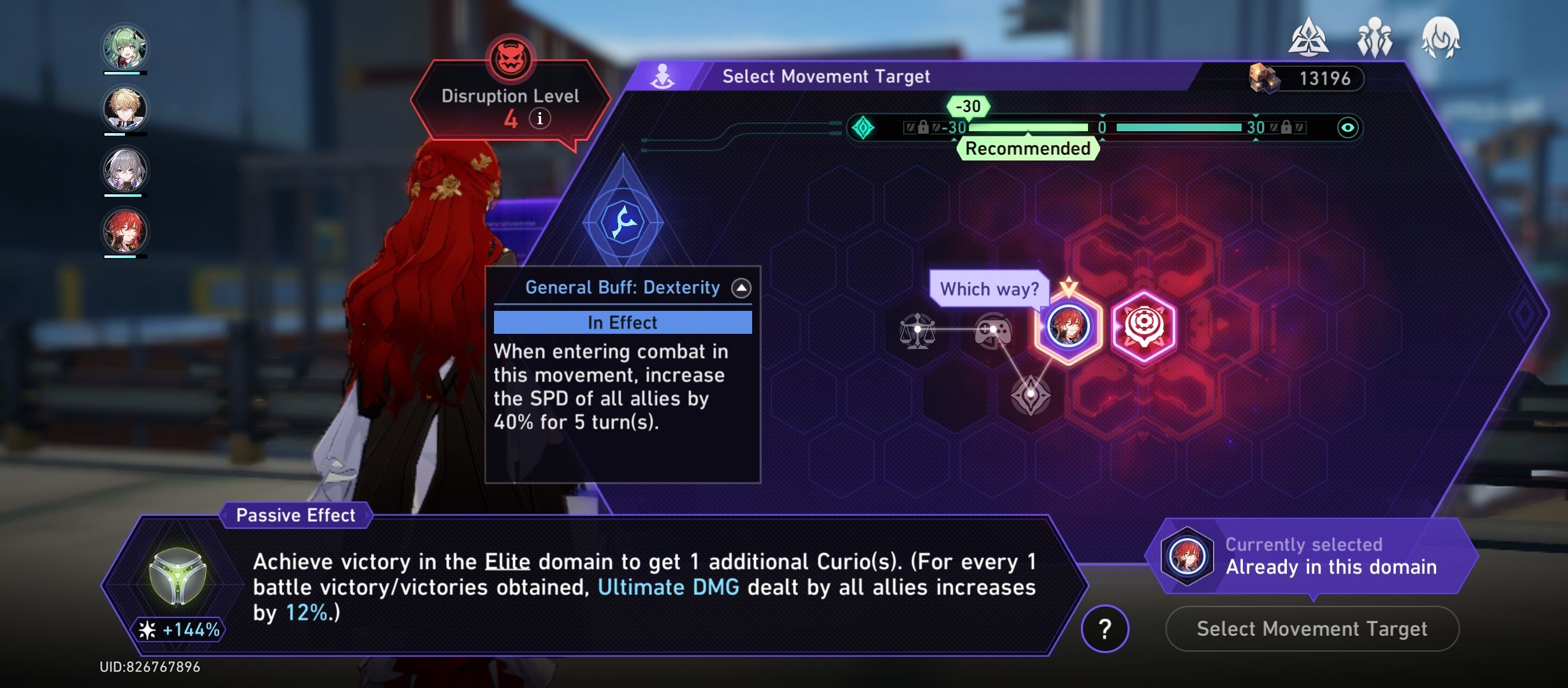The image size is (1568, 688).
Task: Open the Select Movement Target header tab
Action: pyautogui.click(x=826, y=76)
